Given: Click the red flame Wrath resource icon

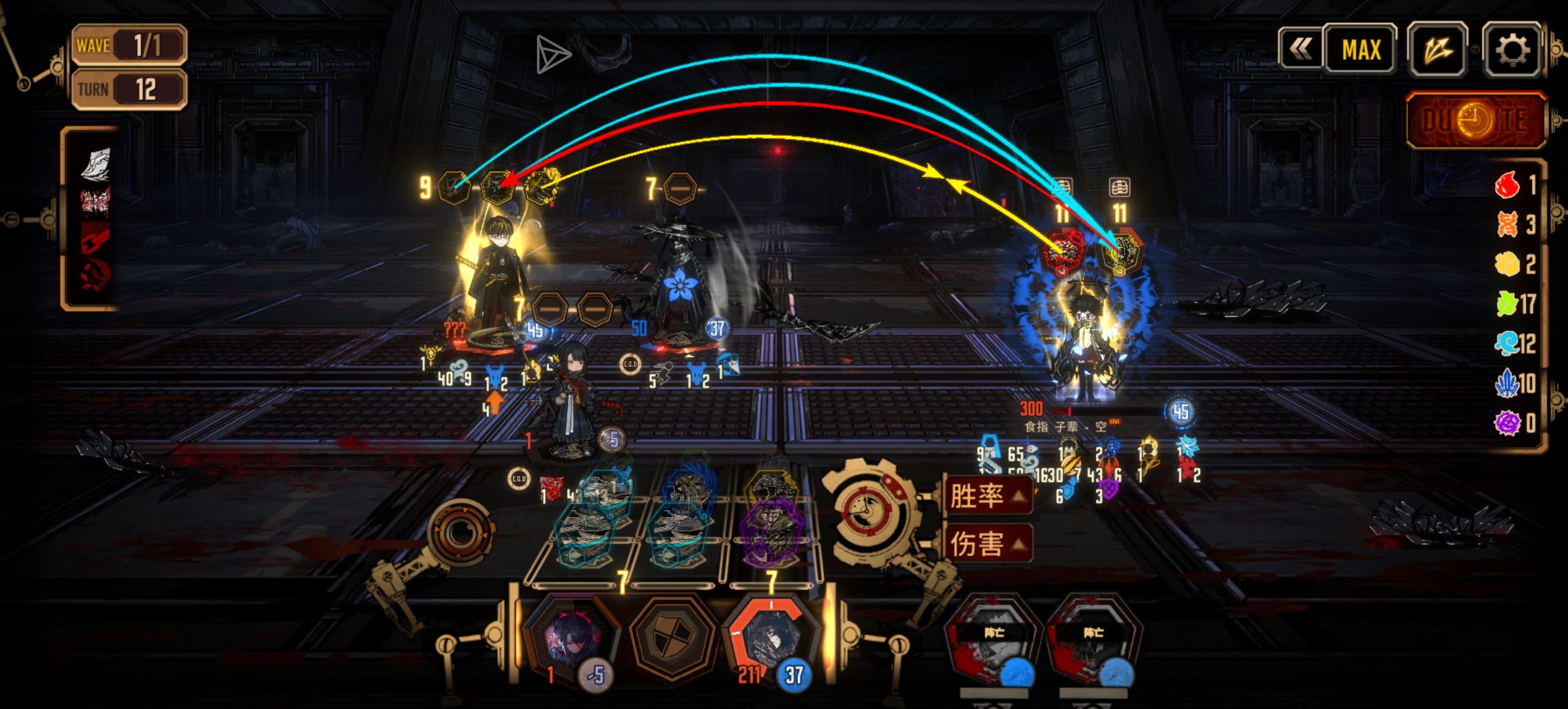Looking at the screenshot, I should 1507,185.
